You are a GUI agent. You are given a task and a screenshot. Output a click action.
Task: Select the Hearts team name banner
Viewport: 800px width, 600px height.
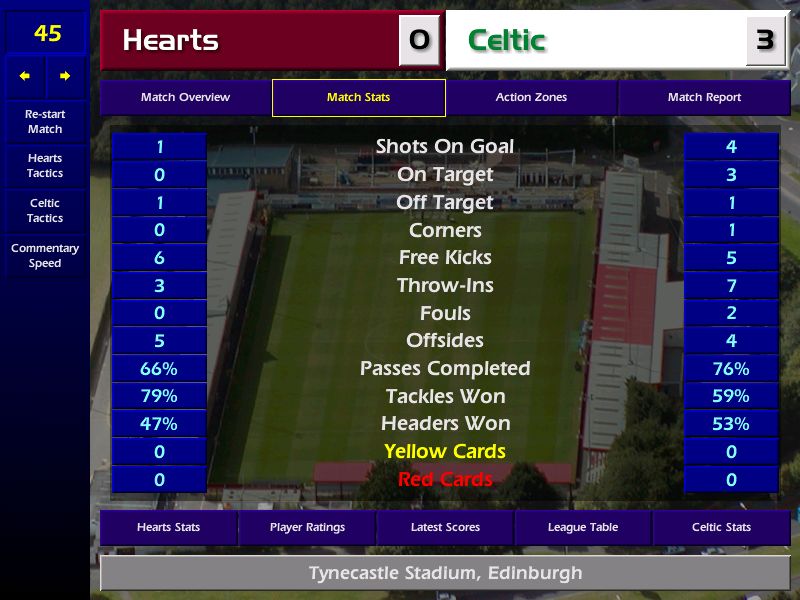click(x=250, y=40)
